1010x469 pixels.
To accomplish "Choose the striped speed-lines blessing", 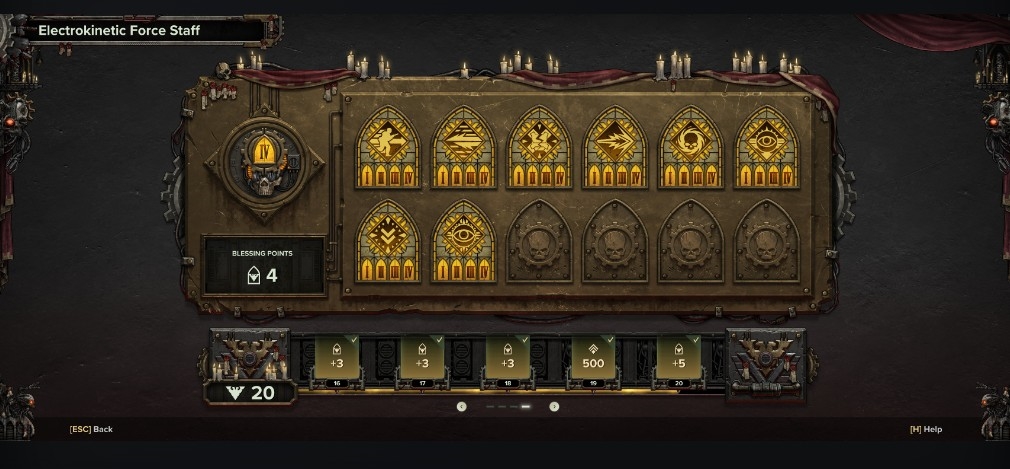I will point(464,147).
